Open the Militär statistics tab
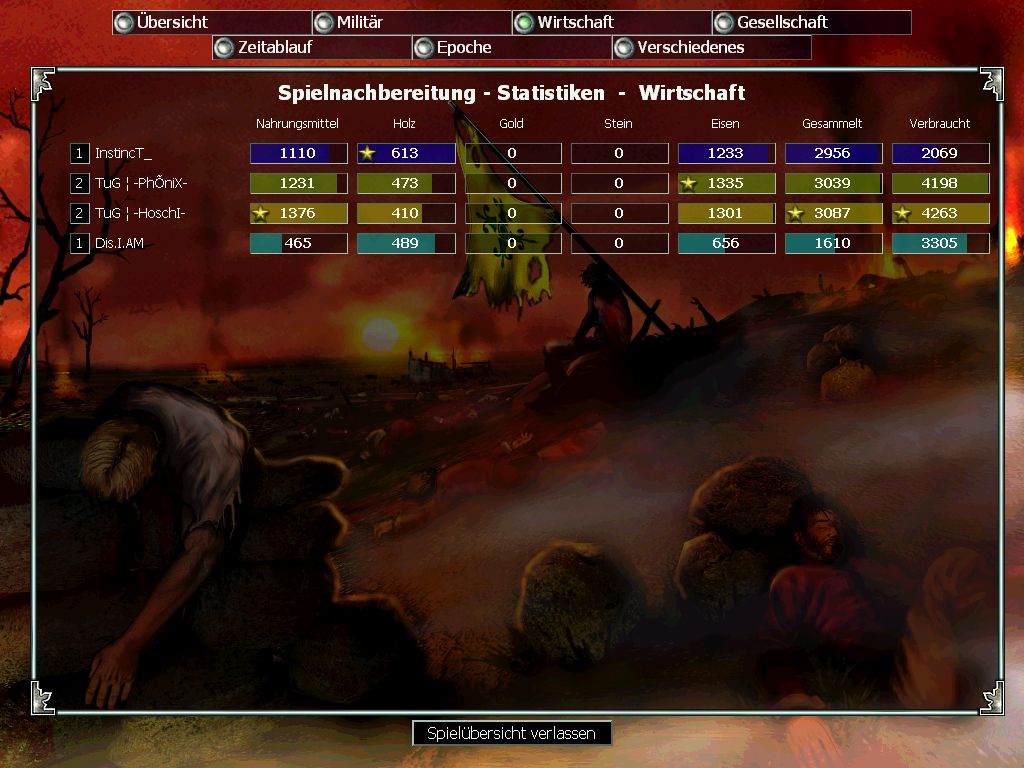Screen dimensions: 1024x768 click(x=411, y=22)
